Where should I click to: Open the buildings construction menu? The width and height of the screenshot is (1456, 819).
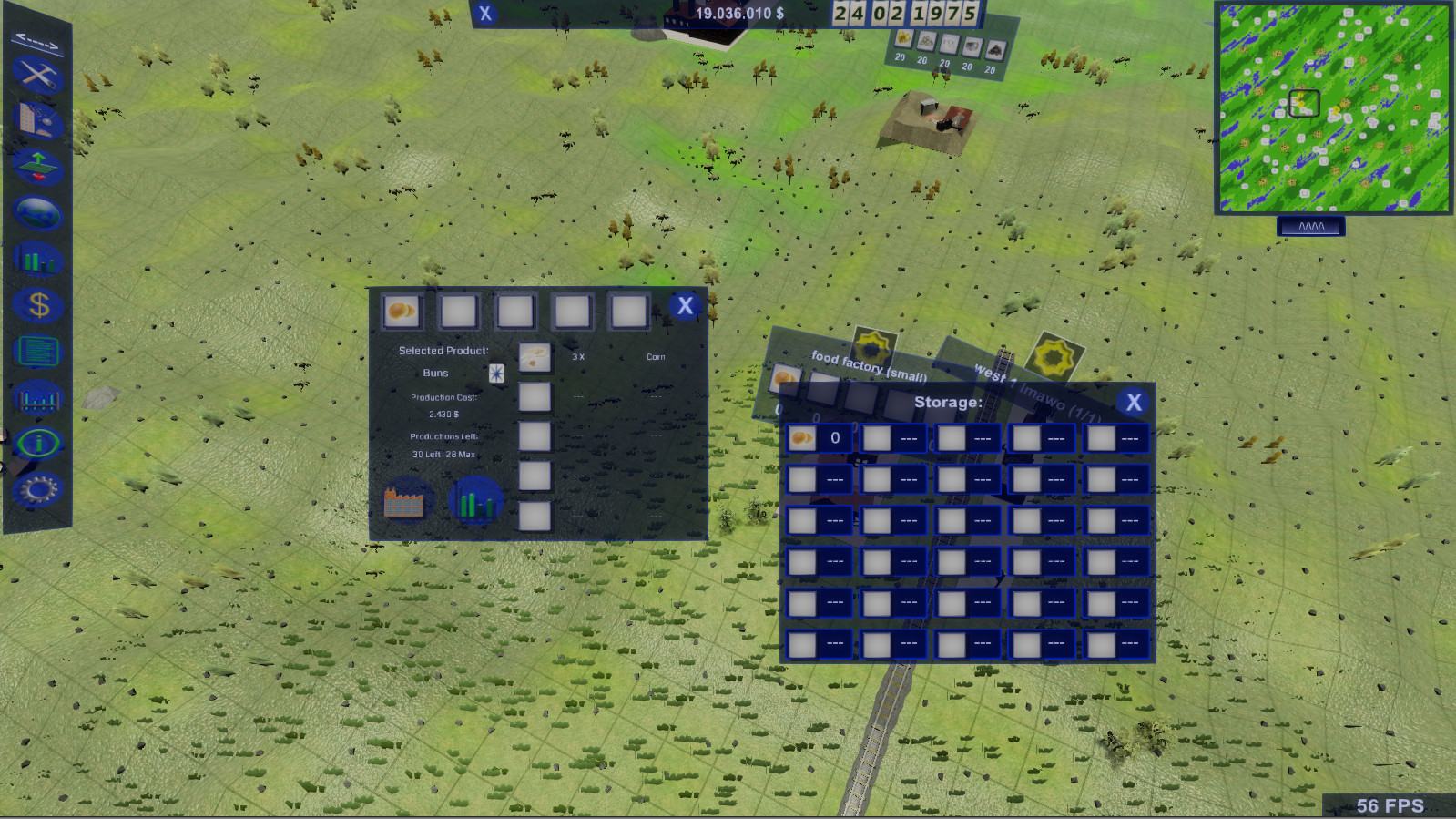point(37,120)
